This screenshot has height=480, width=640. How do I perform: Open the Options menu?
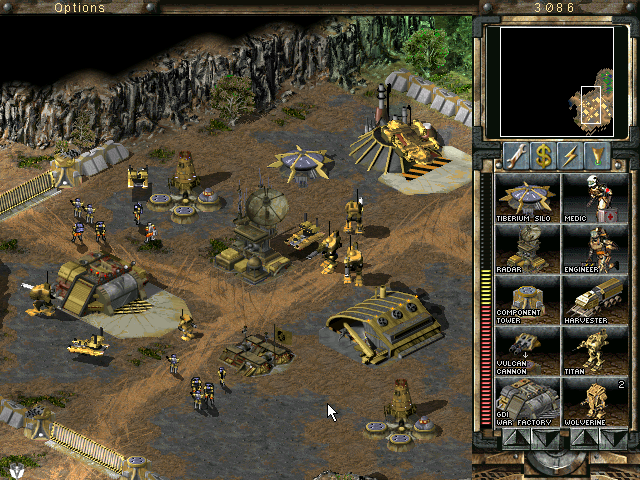pyautogui.click(x=79, y=8)
